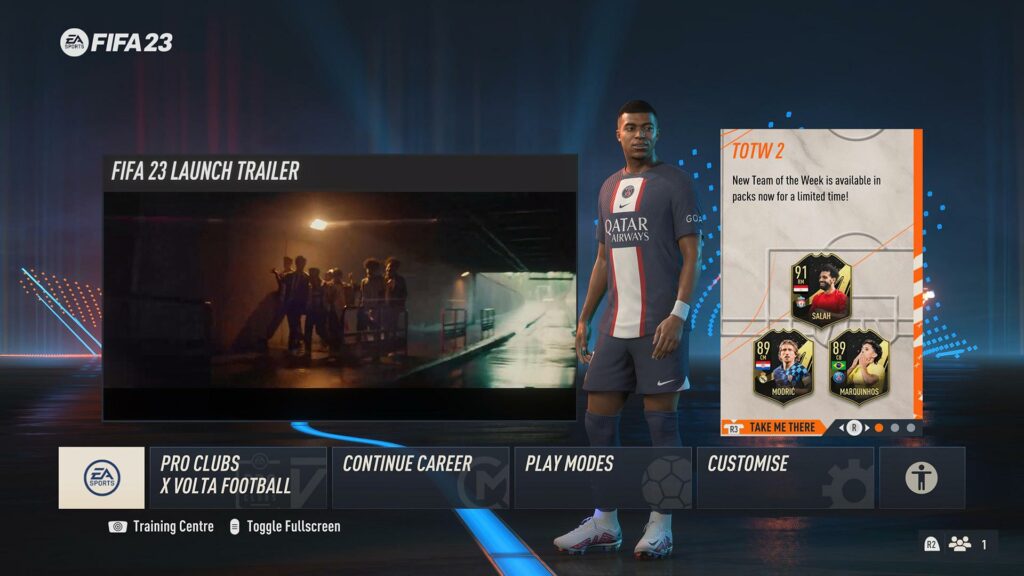The image size is (1024, 576).
Task: Select the EA Sports home tile
Action: tap(101, 477)
